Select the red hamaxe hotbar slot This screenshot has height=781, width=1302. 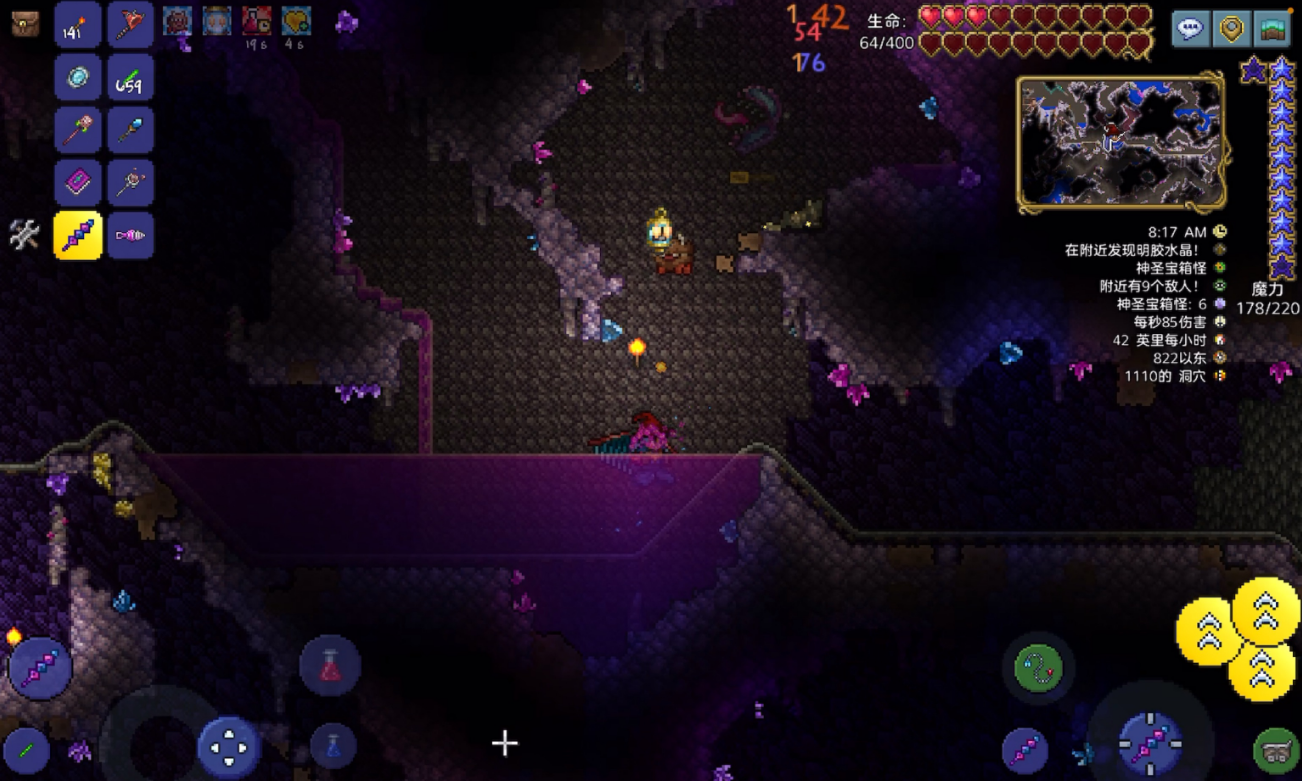point(130,26)
